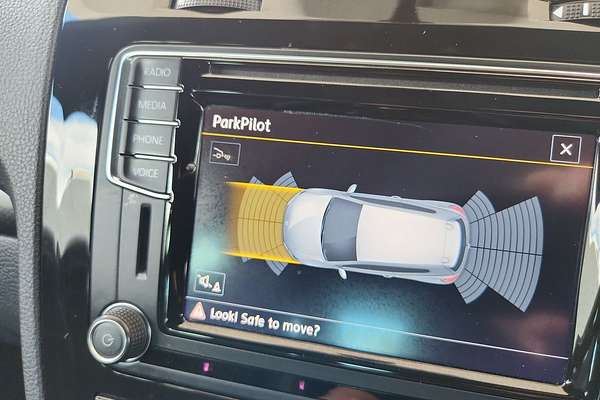This screenshot has width=600, height=400.
Task: Choose the PHONE button
Action: [149, 139]
